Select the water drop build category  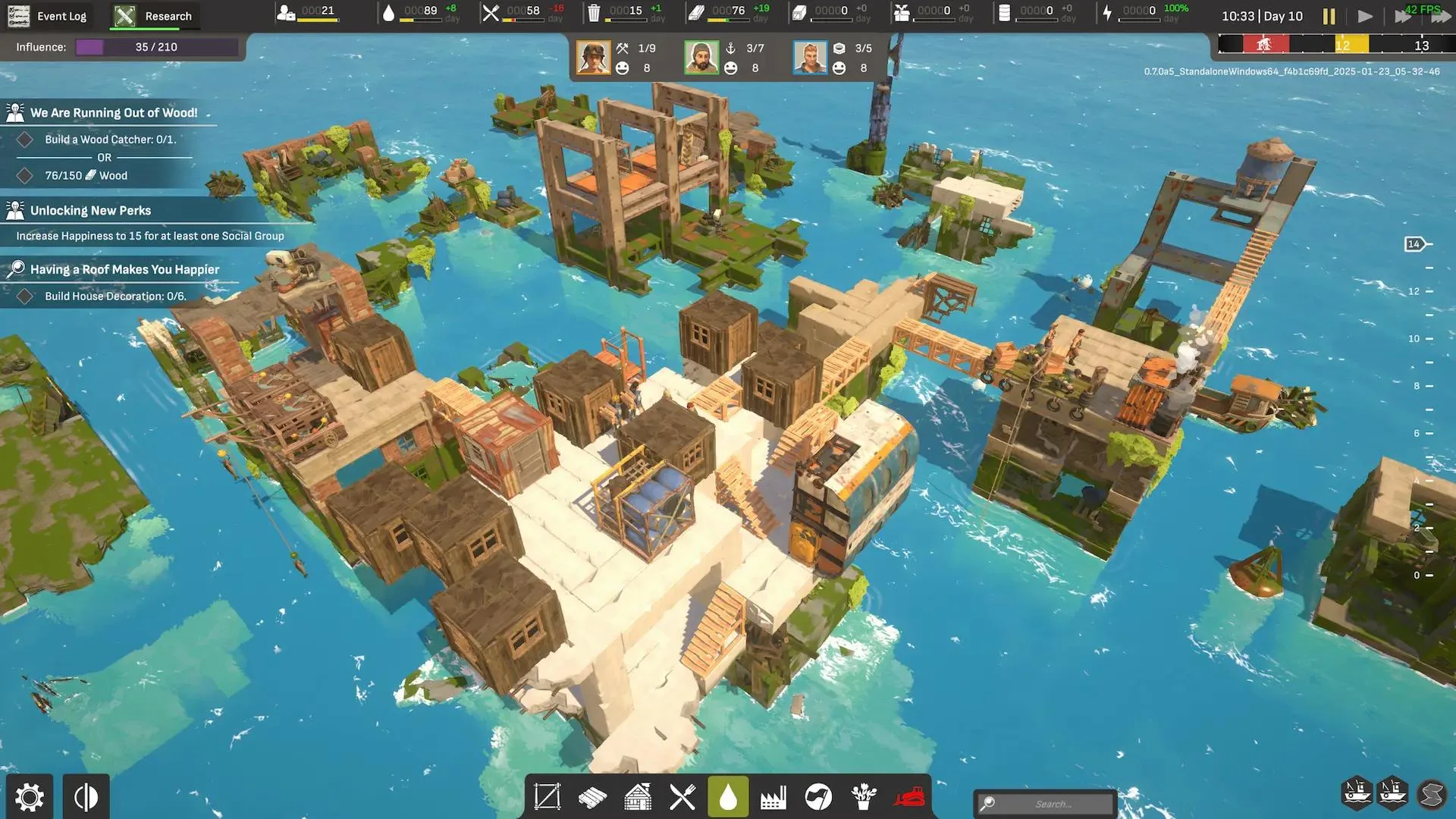pos(728,797)
